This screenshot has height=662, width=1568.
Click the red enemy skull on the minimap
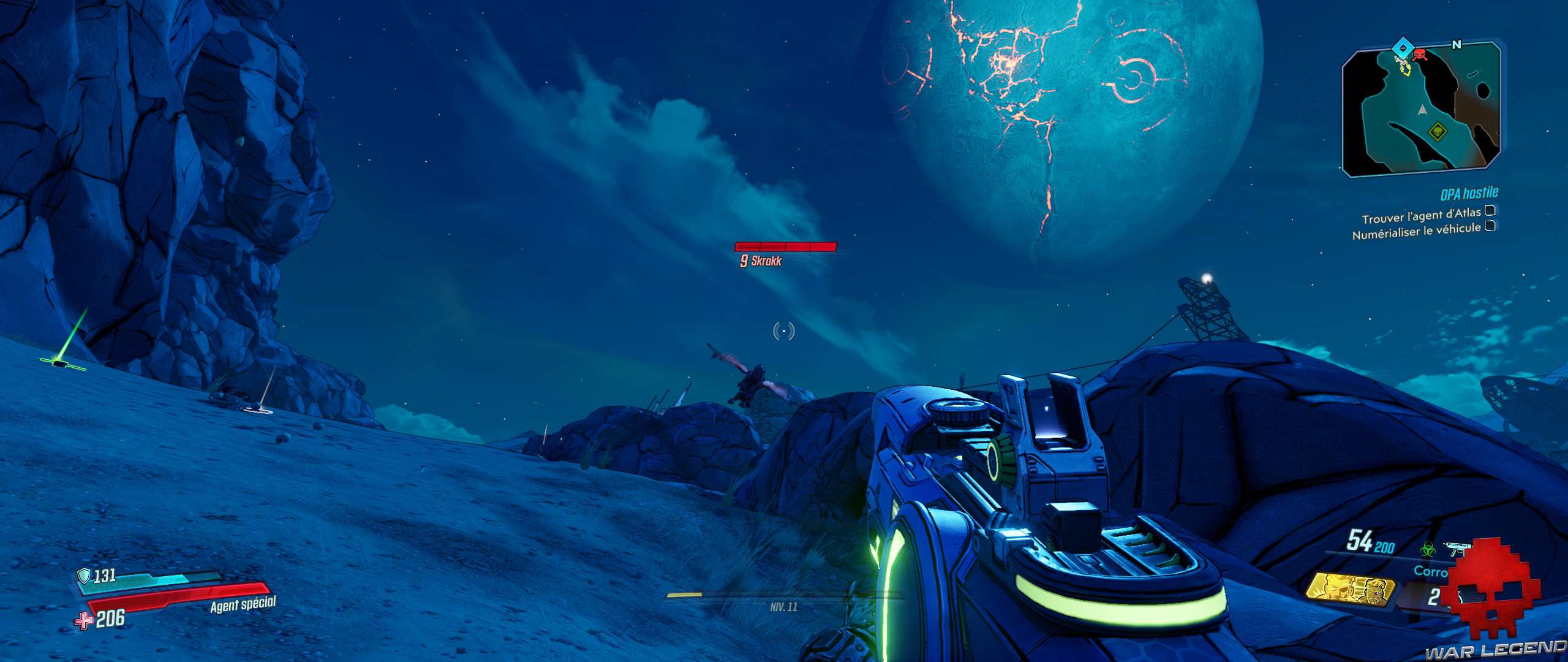(x=1420, y=54)
